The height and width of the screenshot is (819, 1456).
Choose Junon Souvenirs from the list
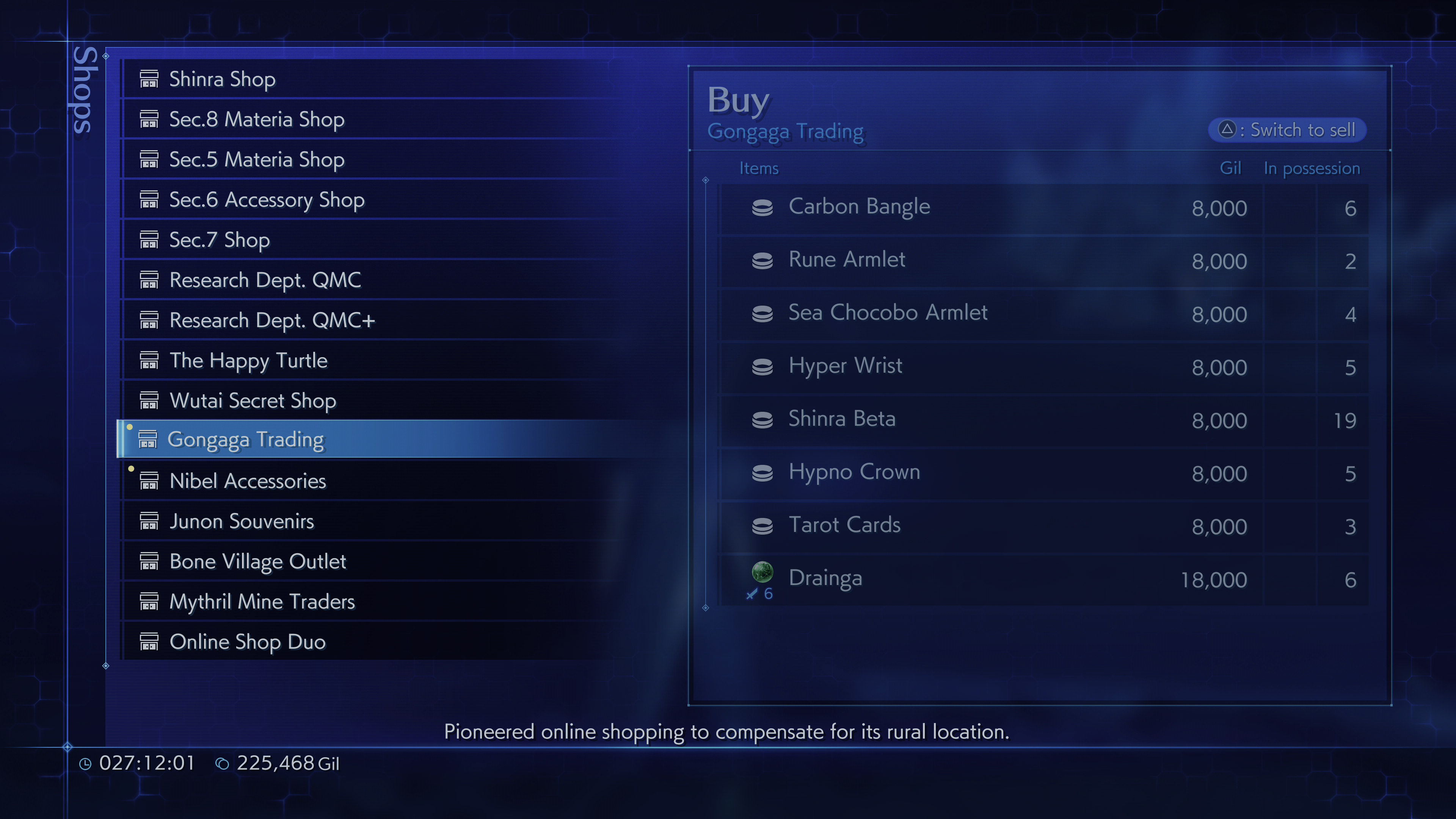tap(242, 521)
